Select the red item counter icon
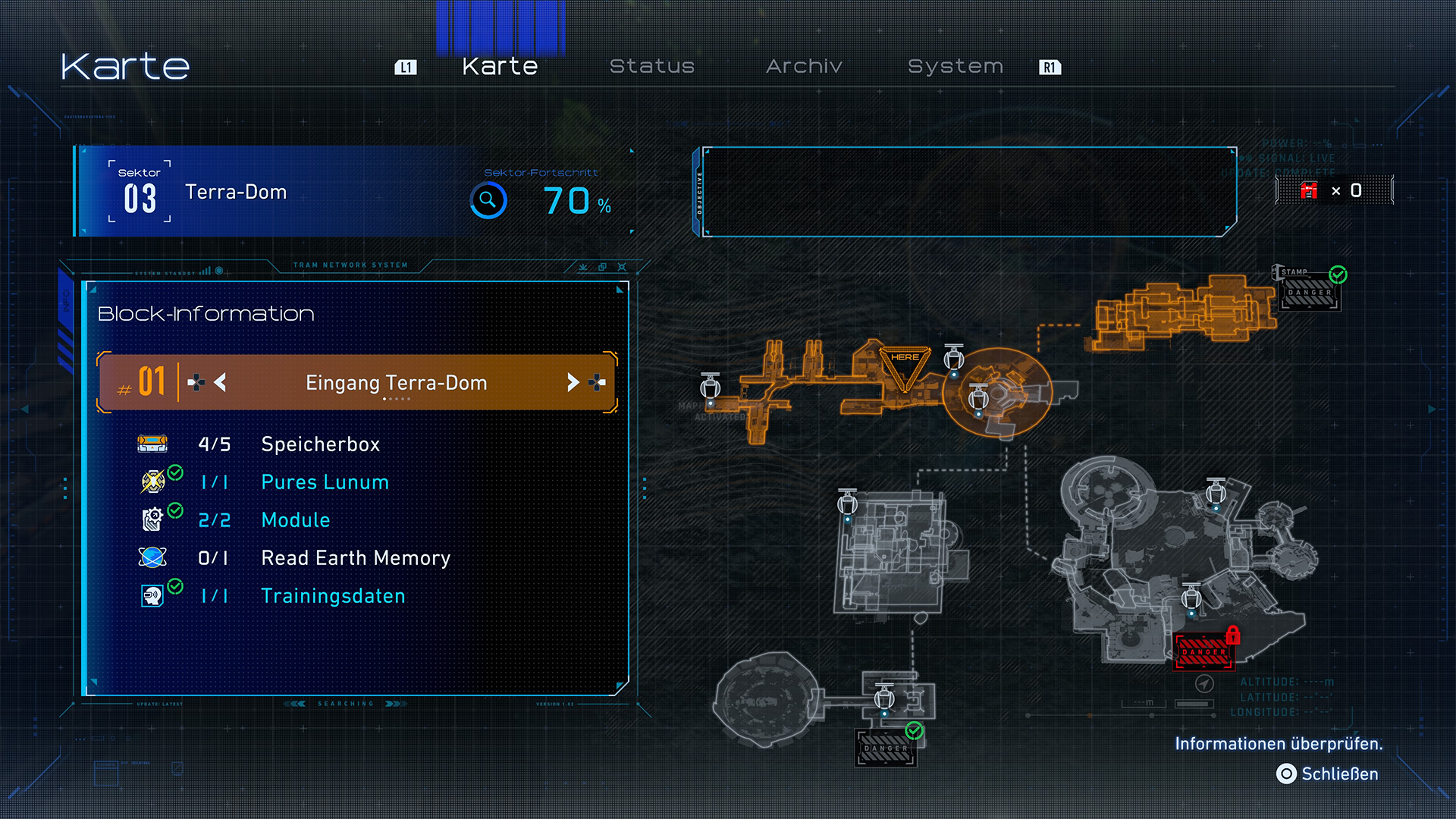 pyautogui.click(x=1309, y=190)
